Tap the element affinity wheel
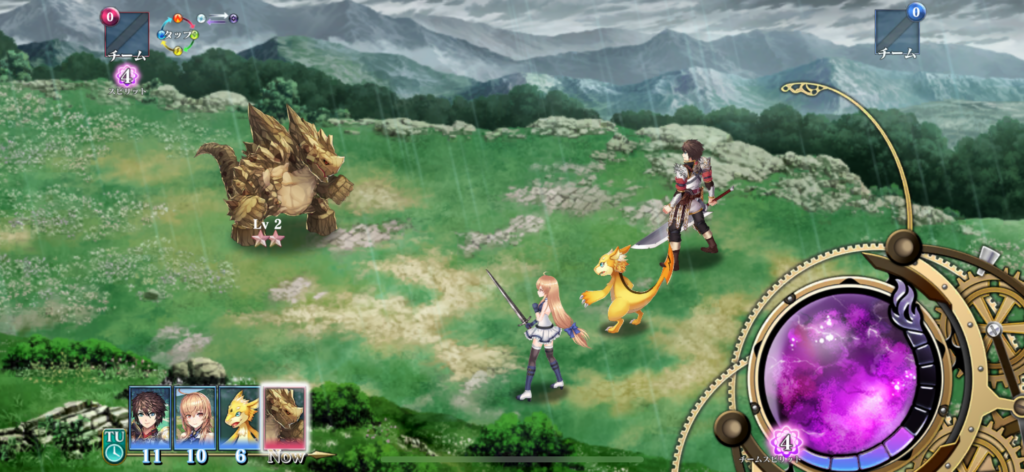1024x472 pixels. pyautogui.click(x=179, y=34)
